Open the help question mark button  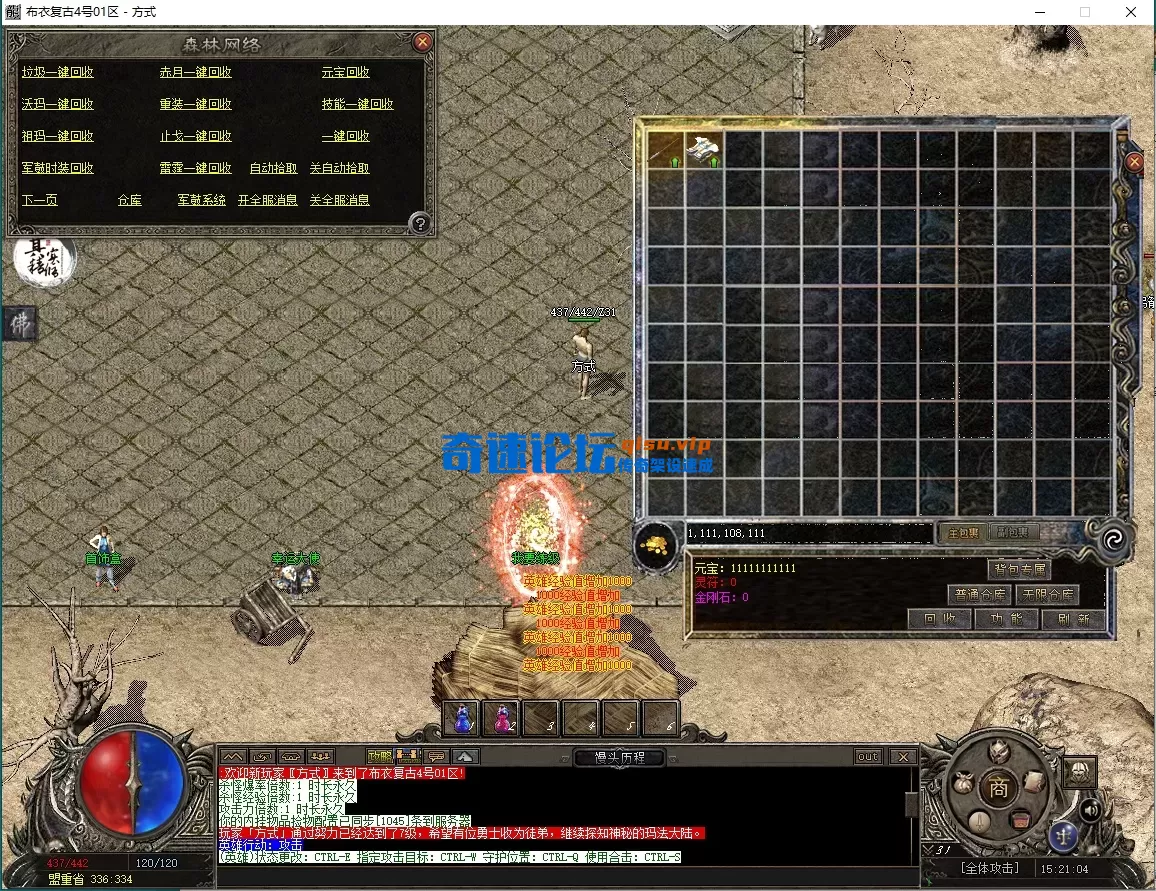421,223
